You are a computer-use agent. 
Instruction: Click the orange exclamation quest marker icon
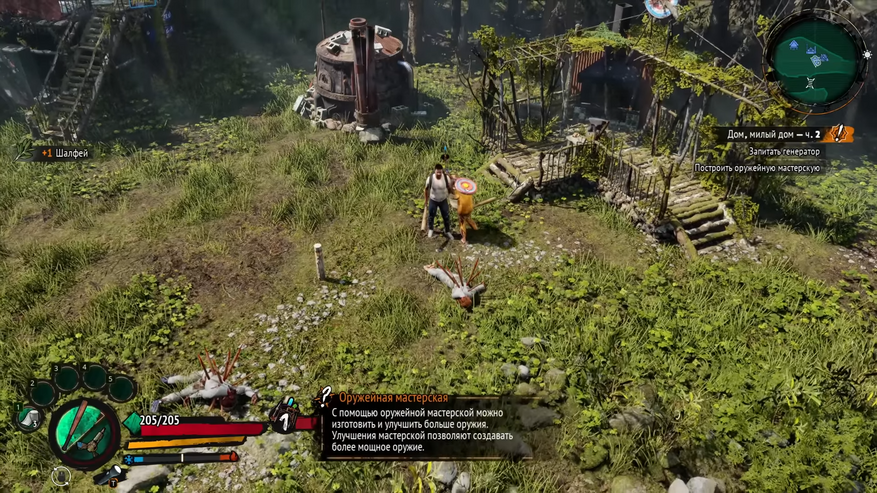click(839, 134)
